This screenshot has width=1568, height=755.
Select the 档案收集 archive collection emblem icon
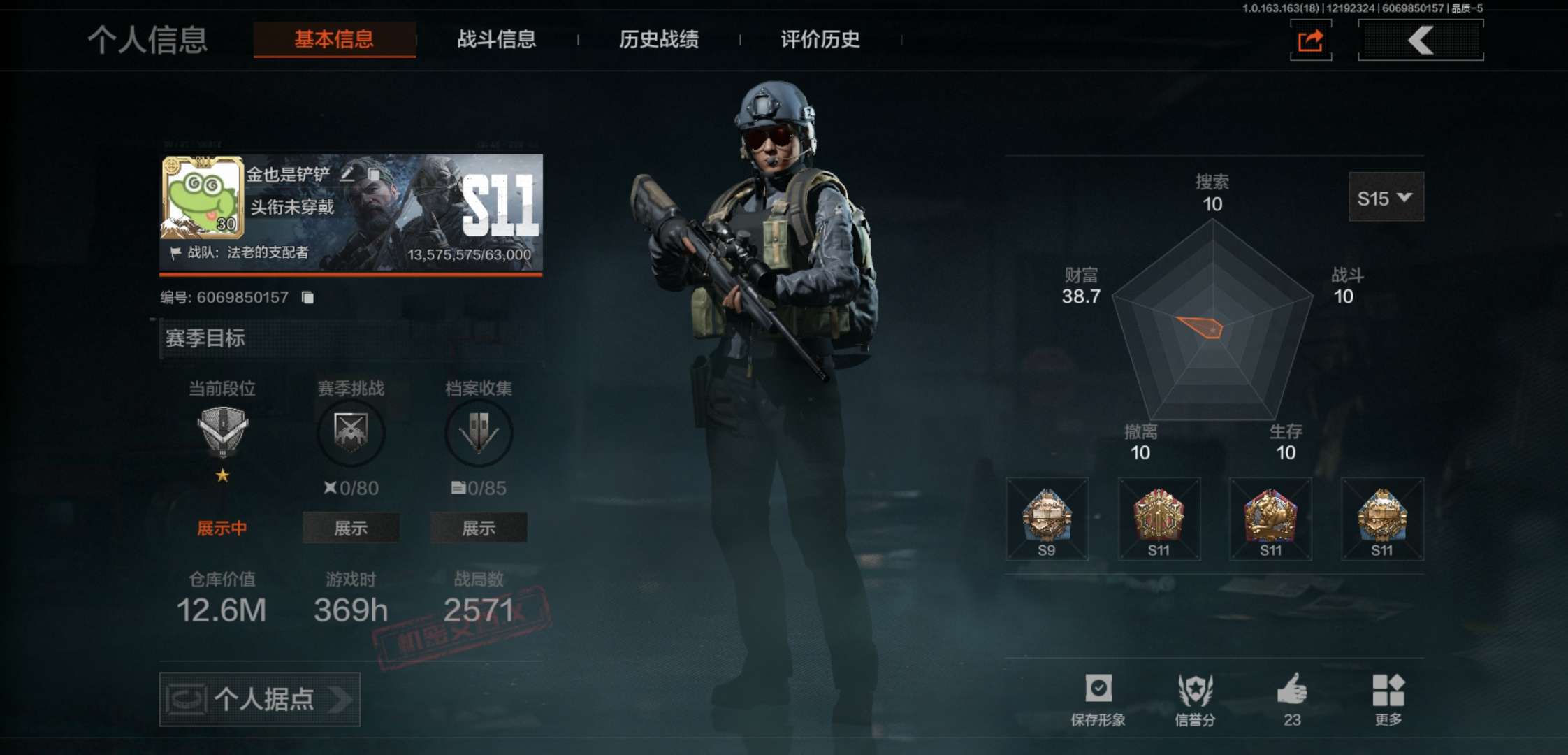479,433
